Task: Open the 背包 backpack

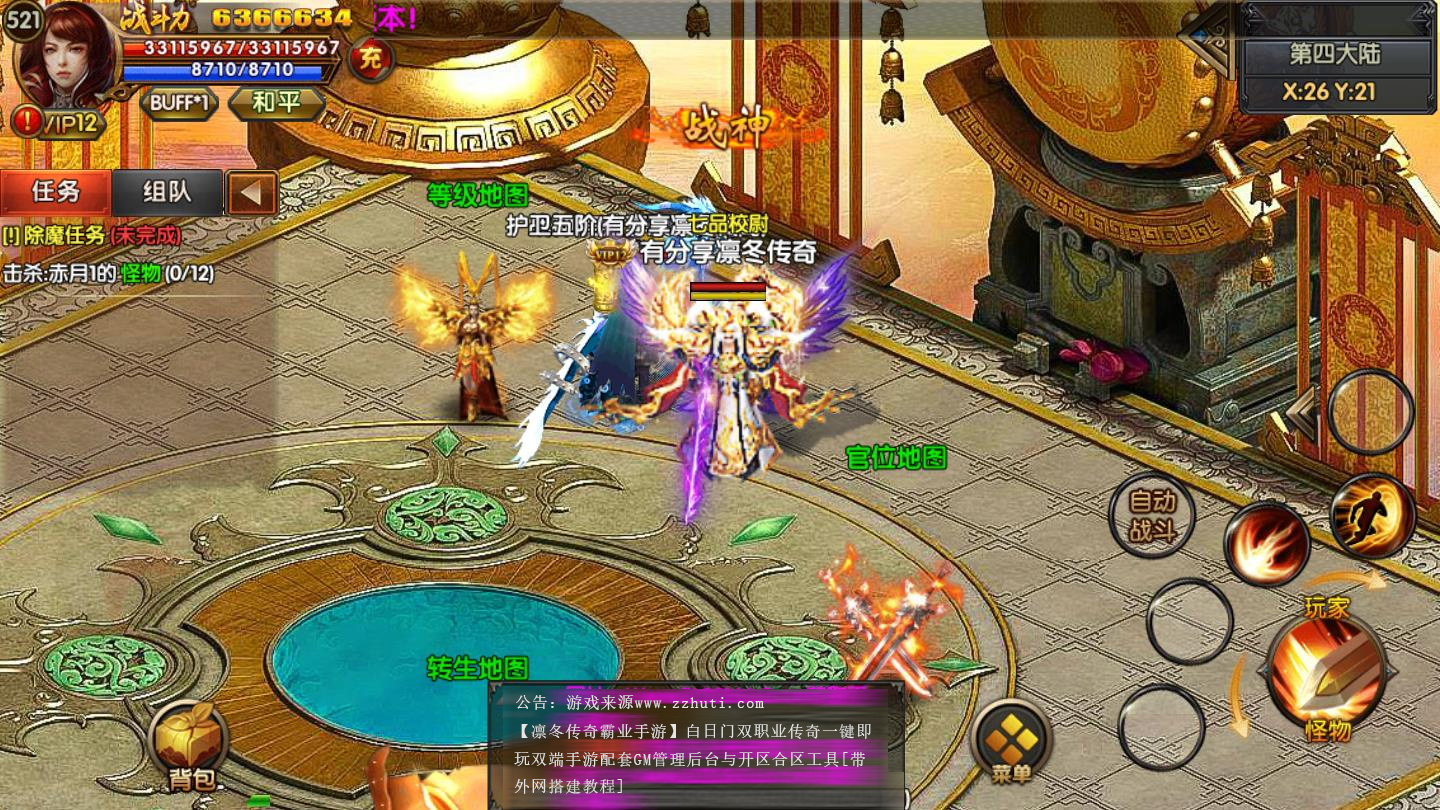Action: [189, 747]
